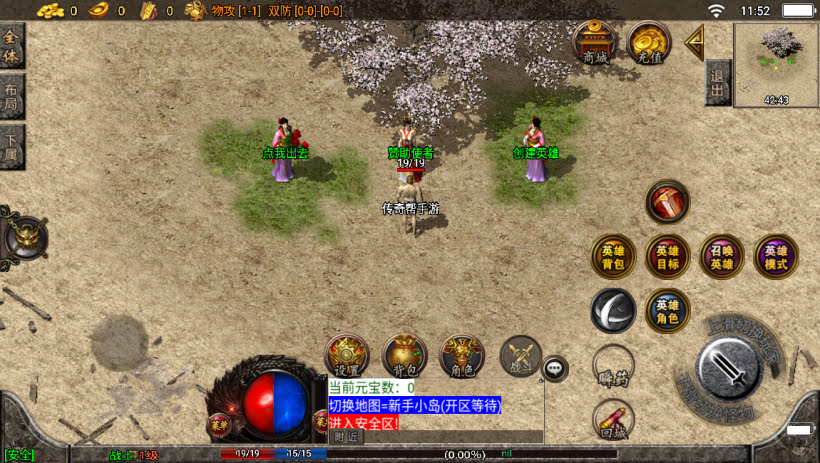The height and width of the screenshot is (463, 820).
Task: Open the 设置 settings menu
Action: point(349,356)
